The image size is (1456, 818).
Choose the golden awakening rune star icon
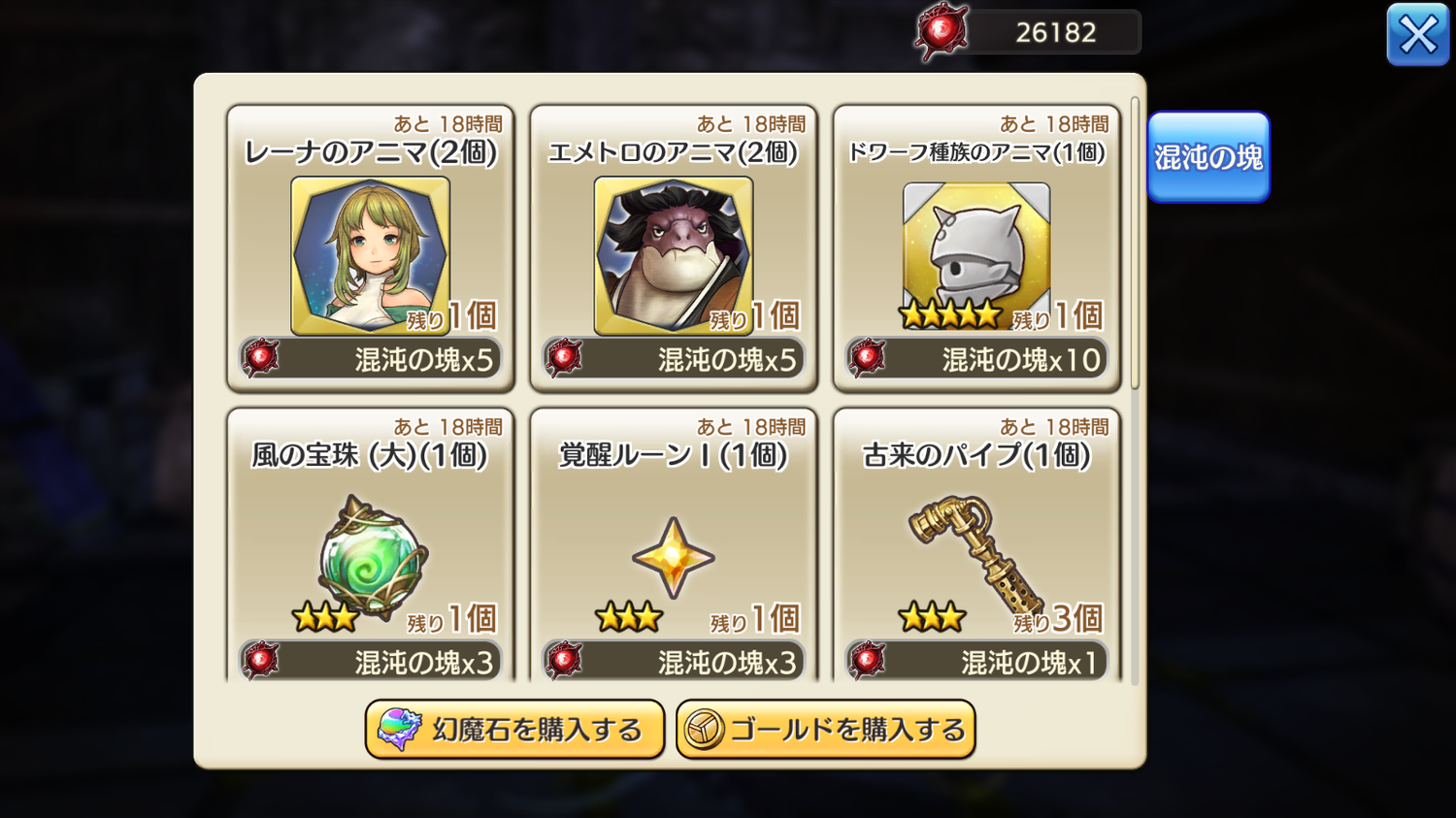tap(673, 557)
